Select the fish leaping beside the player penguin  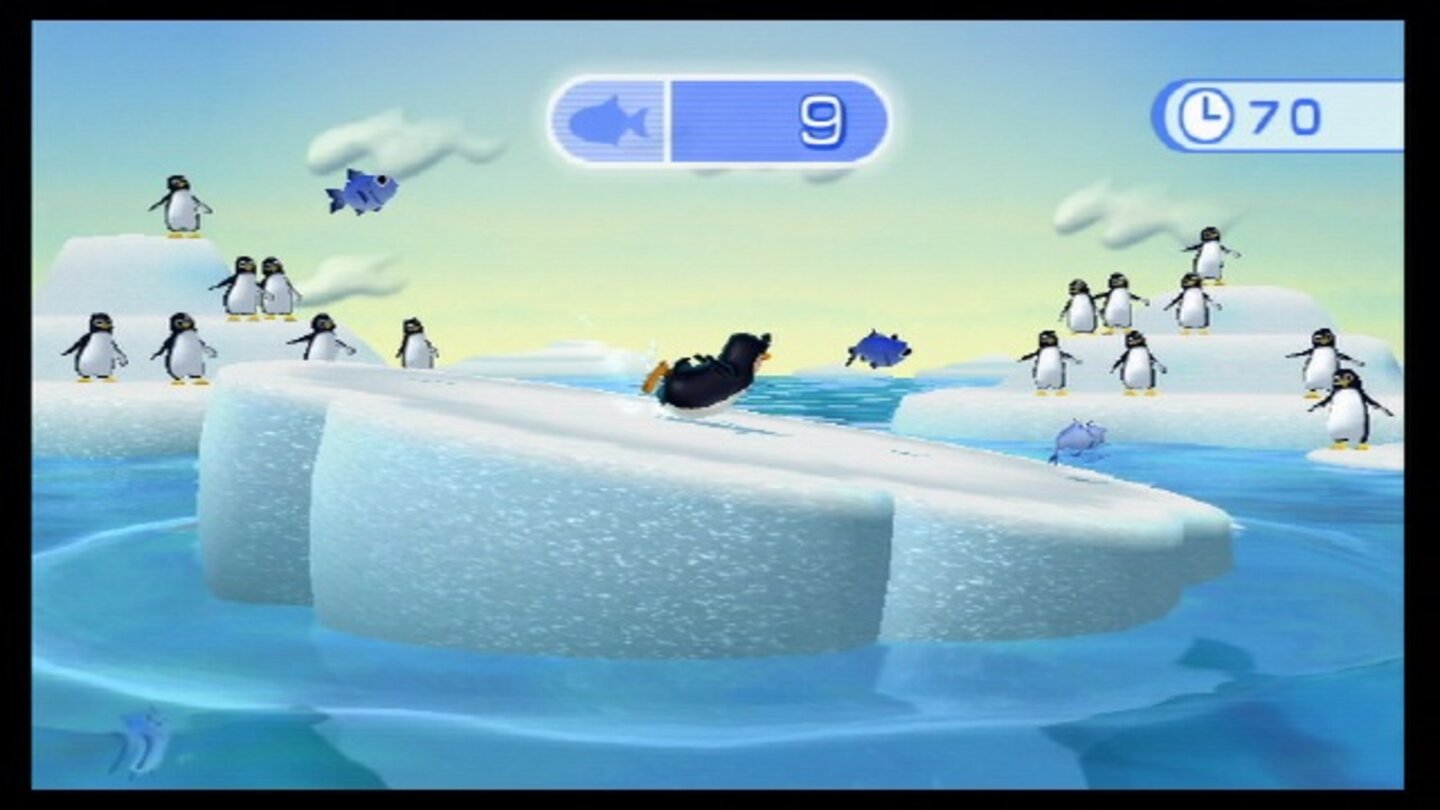coord(879,350)
